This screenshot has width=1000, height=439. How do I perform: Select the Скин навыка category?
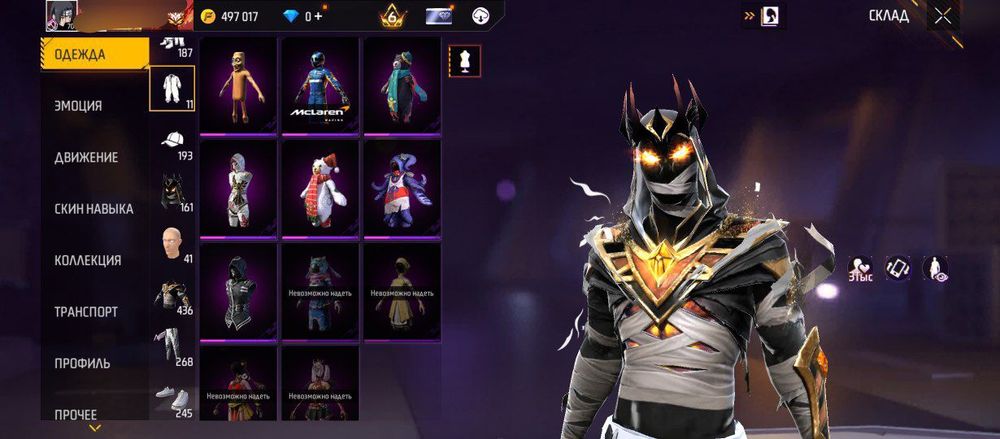[x=93, y=208]
